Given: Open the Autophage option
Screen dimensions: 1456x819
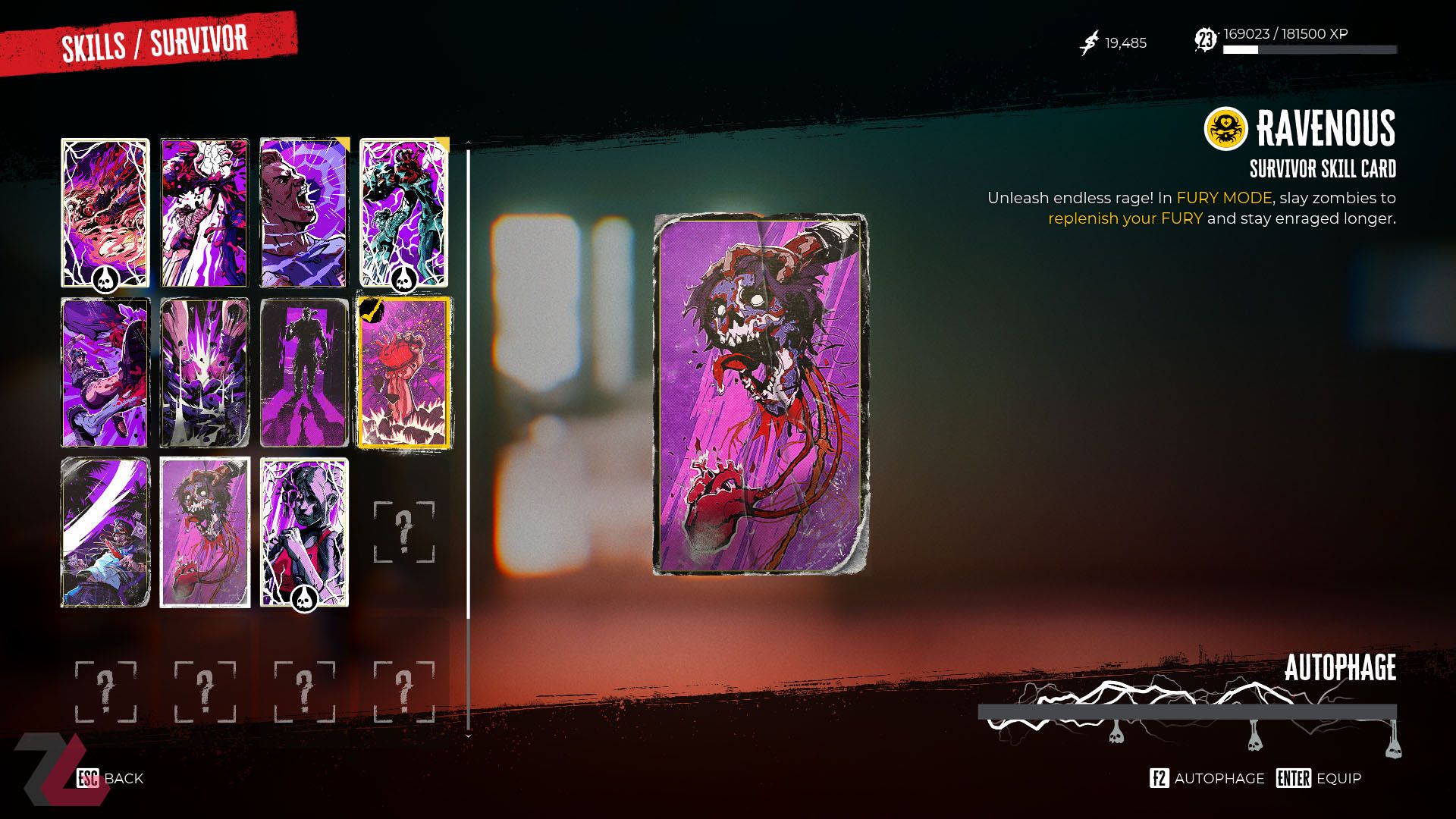Looking at the screenshot, I should click(x=1207, y=778).
